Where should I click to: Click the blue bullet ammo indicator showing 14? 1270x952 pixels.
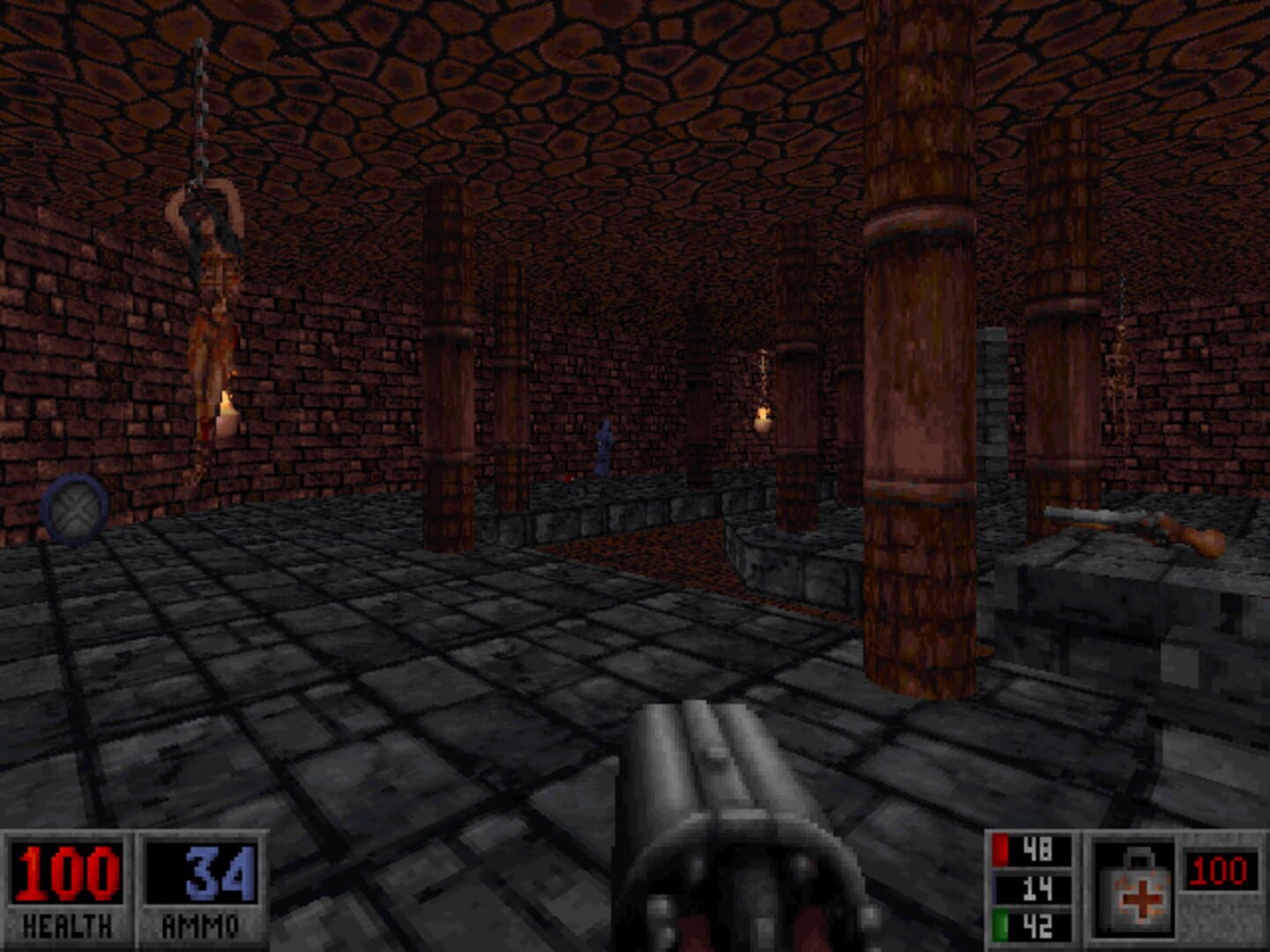coord(1034,890)
